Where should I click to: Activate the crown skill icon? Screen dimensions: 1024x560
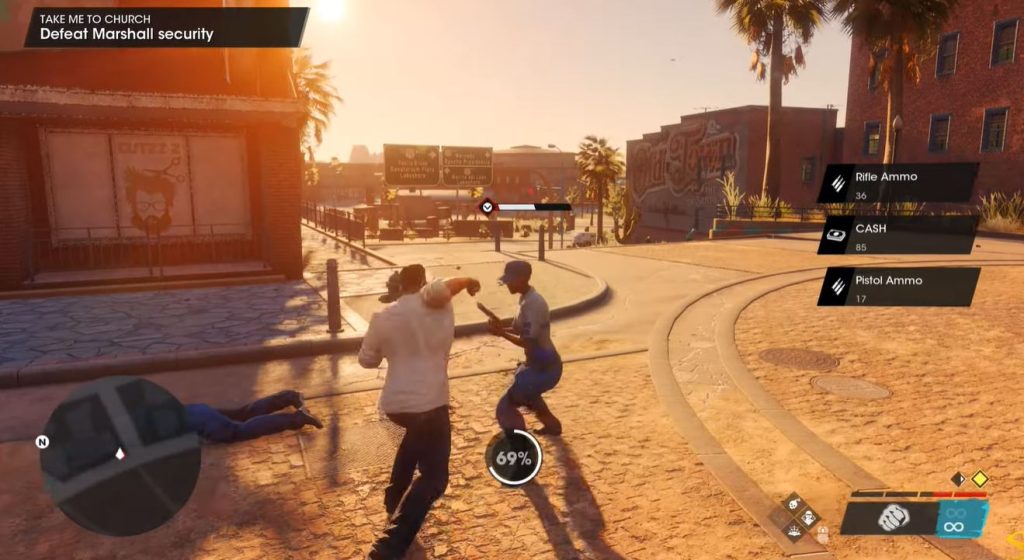coord(796,533)
